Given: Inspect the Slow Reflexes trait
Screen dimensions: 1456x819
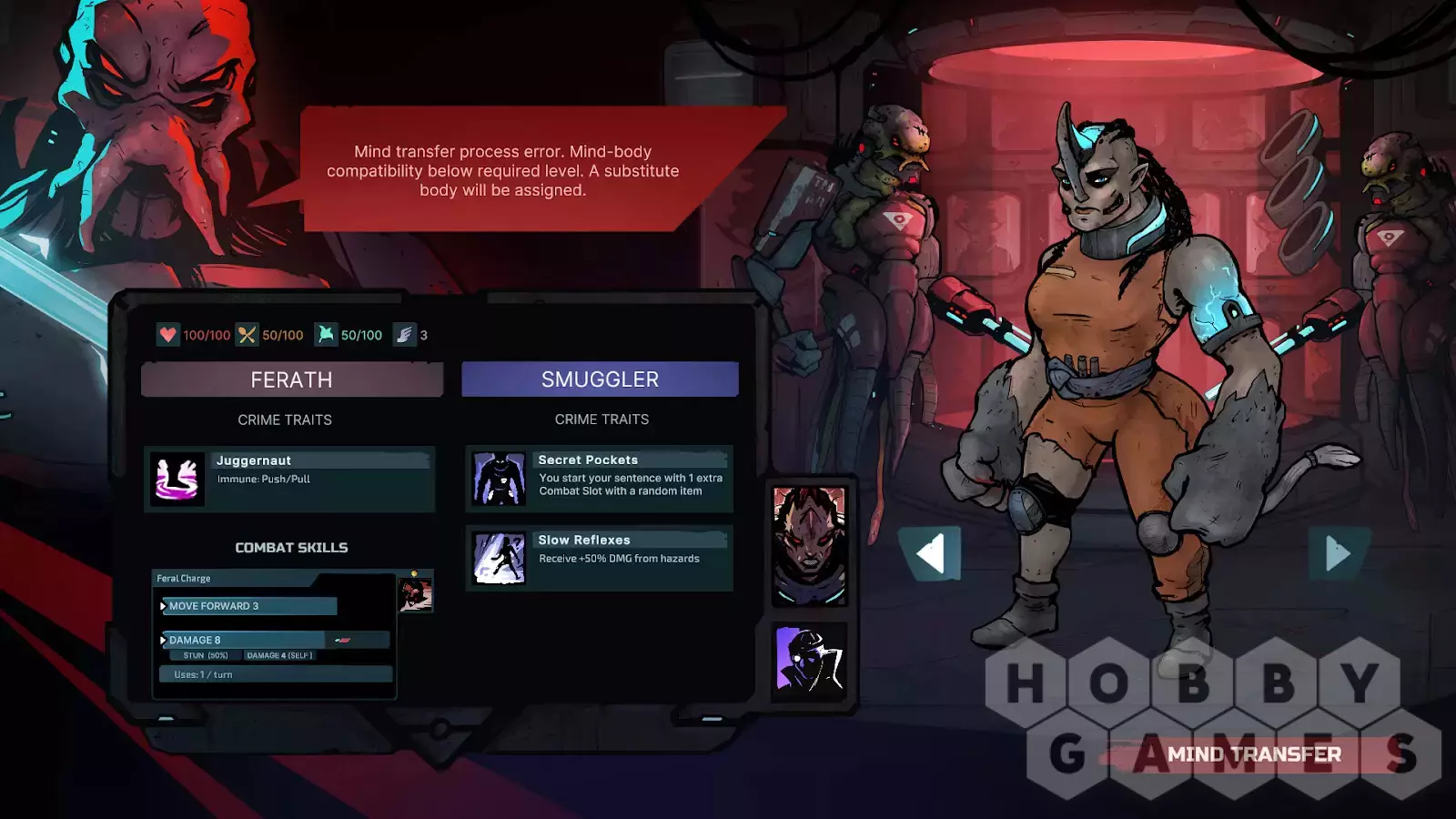Looking at the screenshot, I should pos(599,558).
